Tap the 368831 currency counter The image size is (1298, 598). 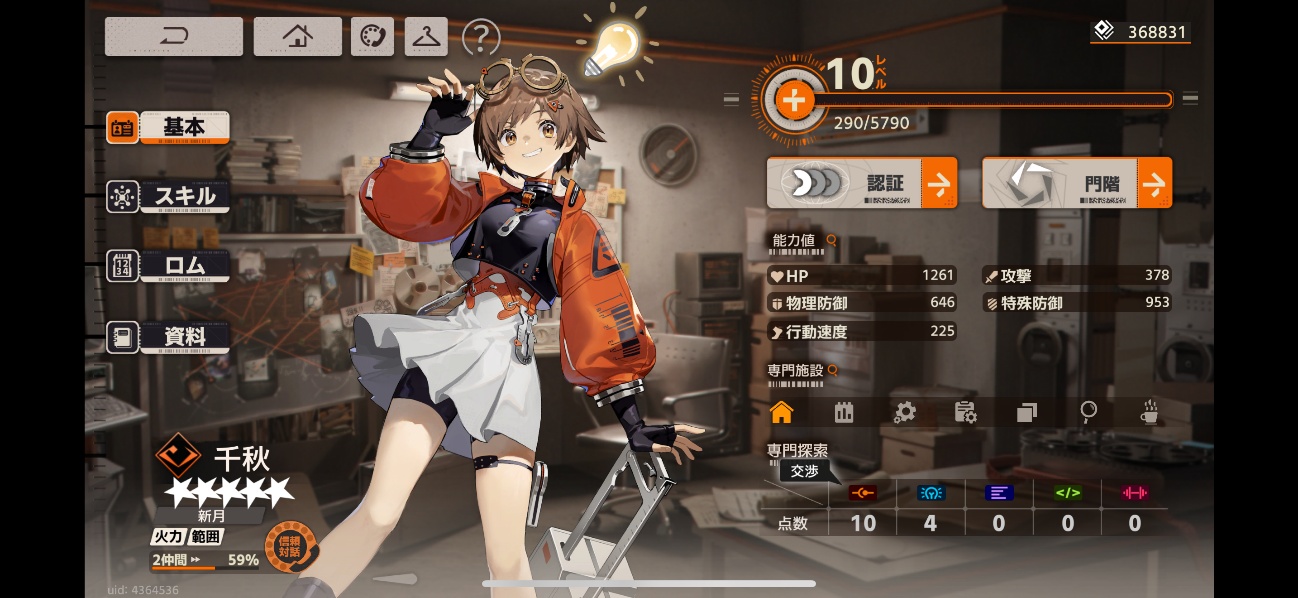point(1140,32)
